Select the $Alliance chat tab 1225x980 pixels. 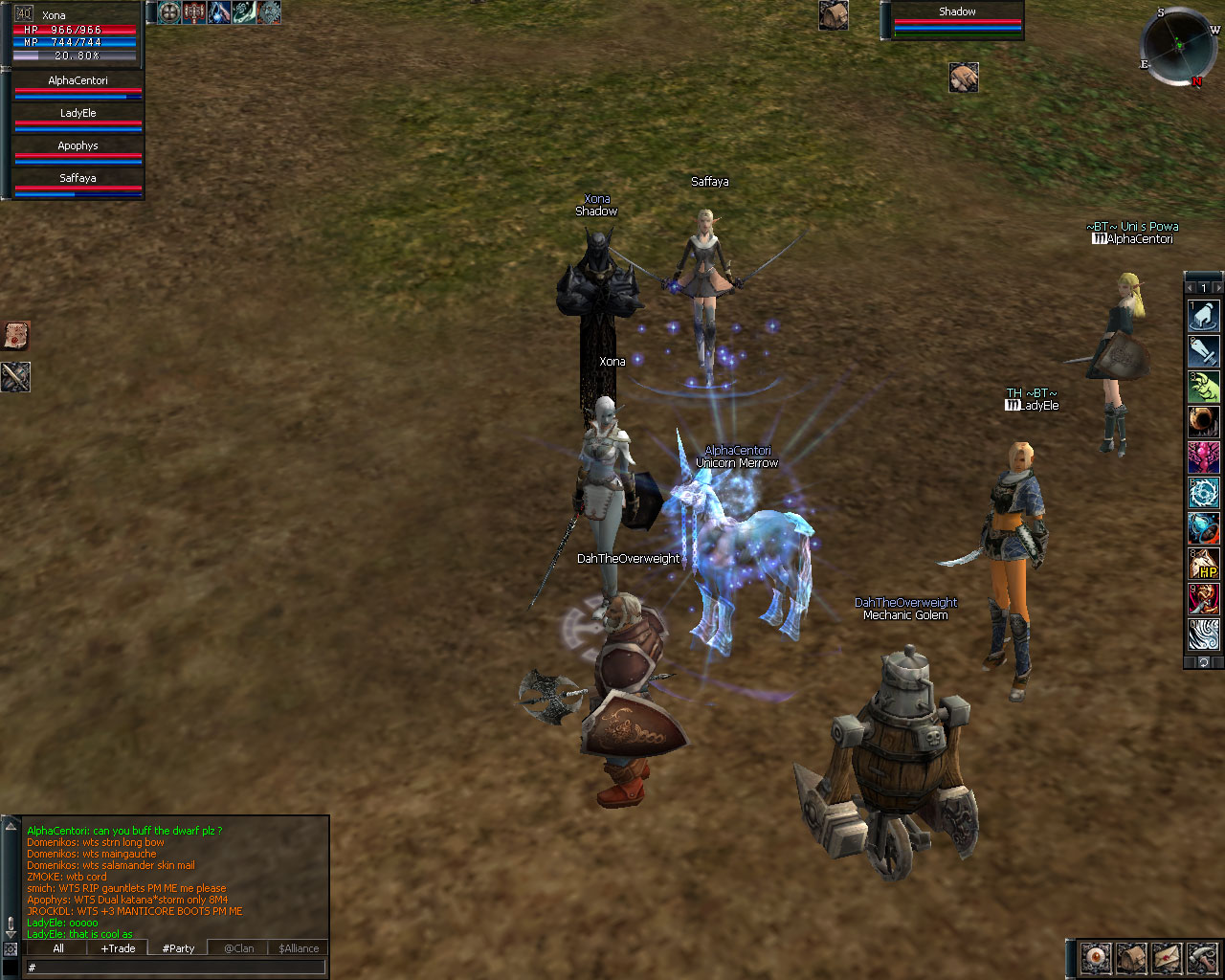(299, 948)
